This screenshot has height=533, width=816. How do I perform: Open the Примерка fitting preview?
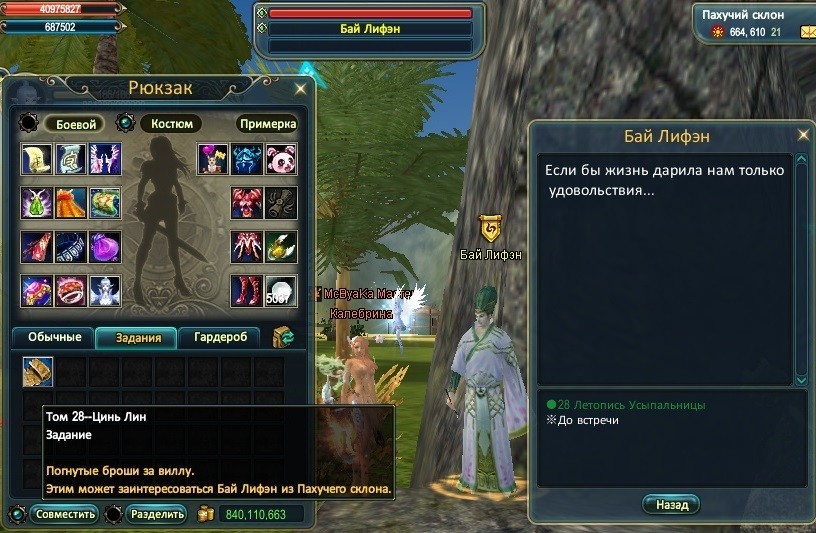[268, 124]
